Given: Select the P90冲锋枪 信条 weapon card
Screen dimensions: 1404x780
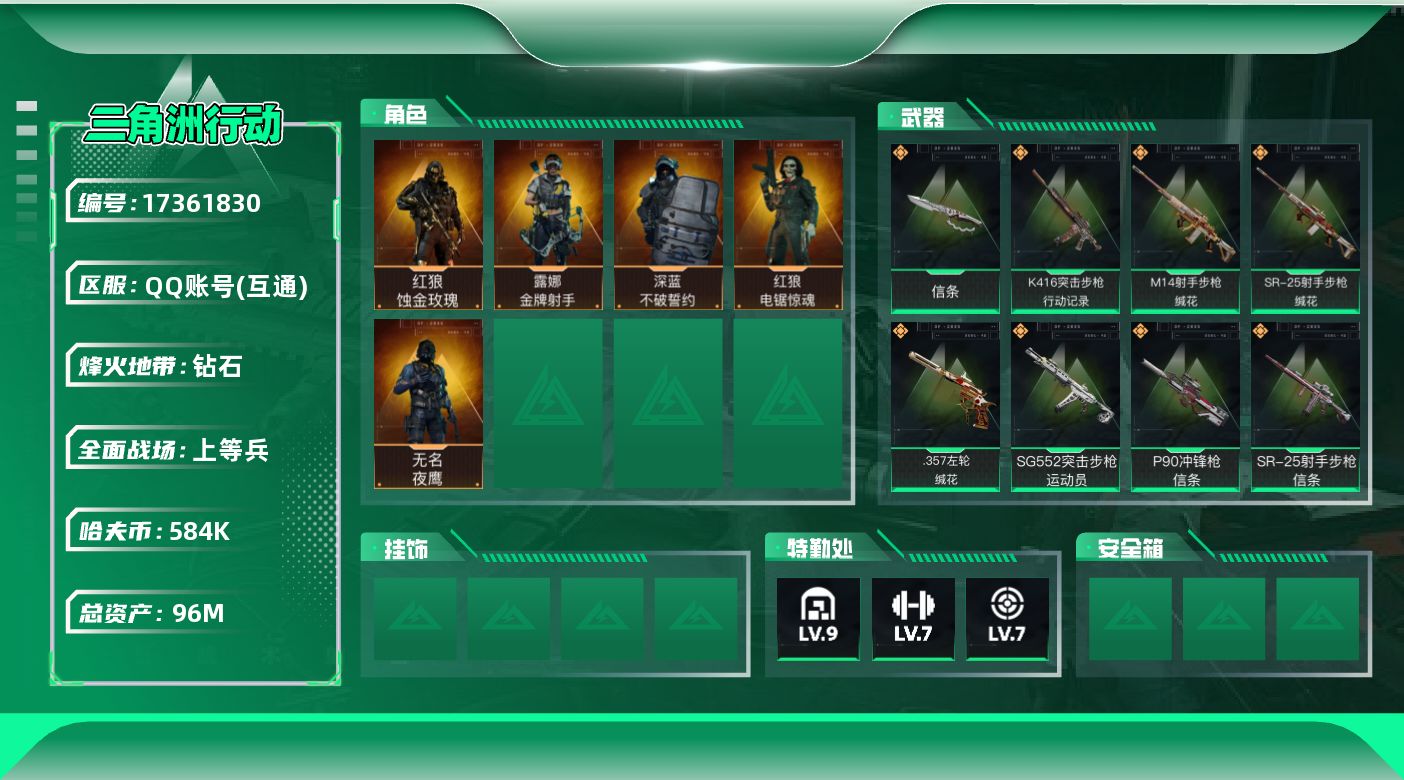Looking at the screenshot, I should (x=1185, y=406).
